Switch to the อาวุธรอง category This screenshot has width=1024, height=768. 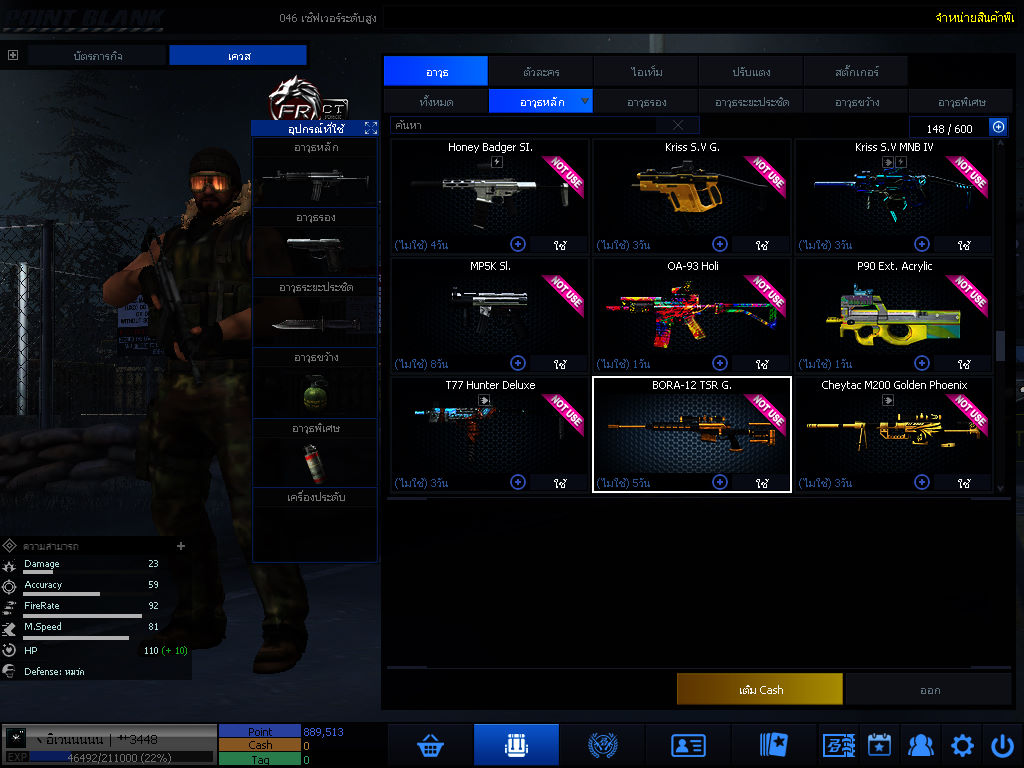point(647,102)
